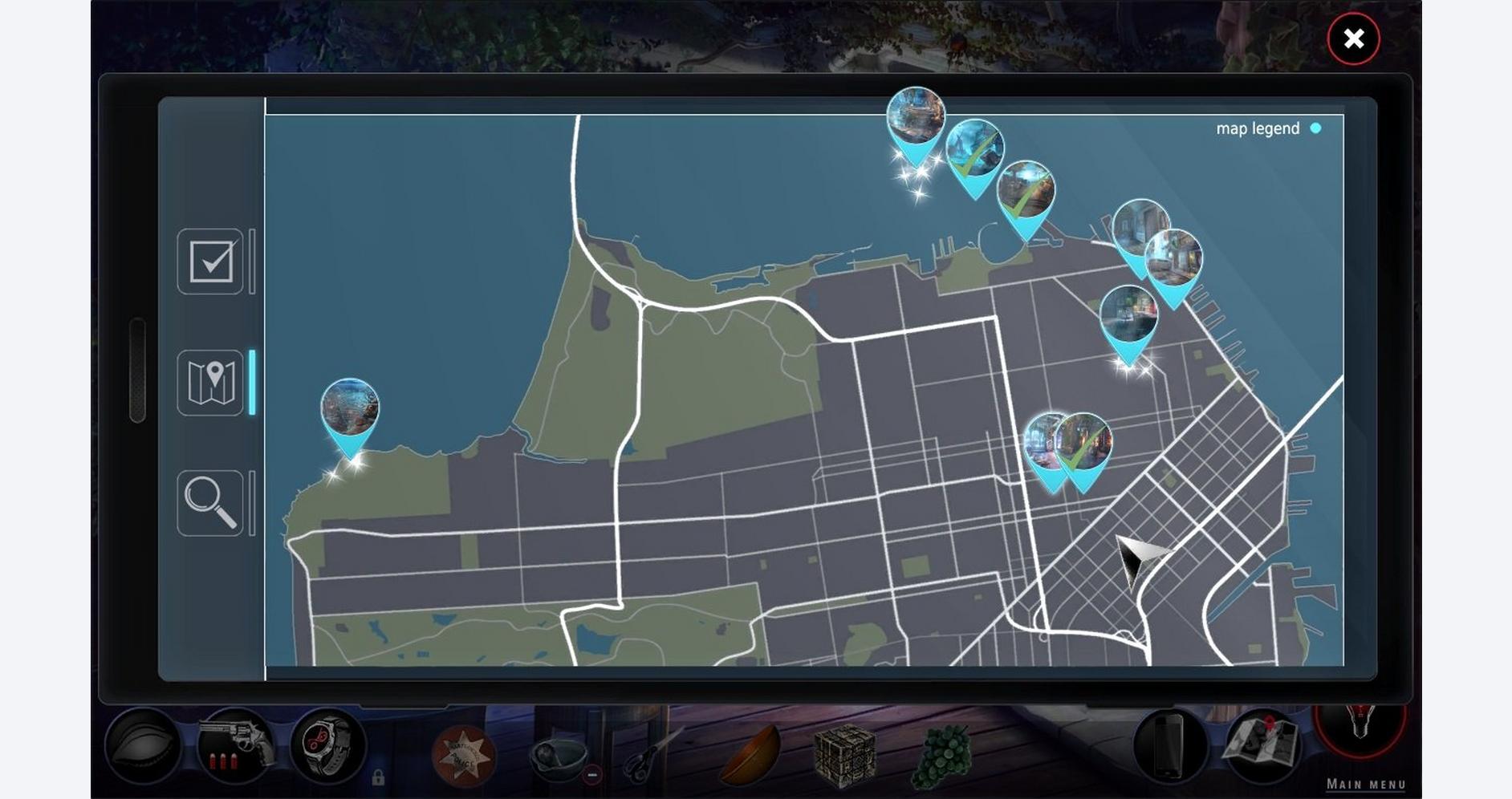Switch to the map pin tab
The image size is (1512, 799).
pos(210,383)
